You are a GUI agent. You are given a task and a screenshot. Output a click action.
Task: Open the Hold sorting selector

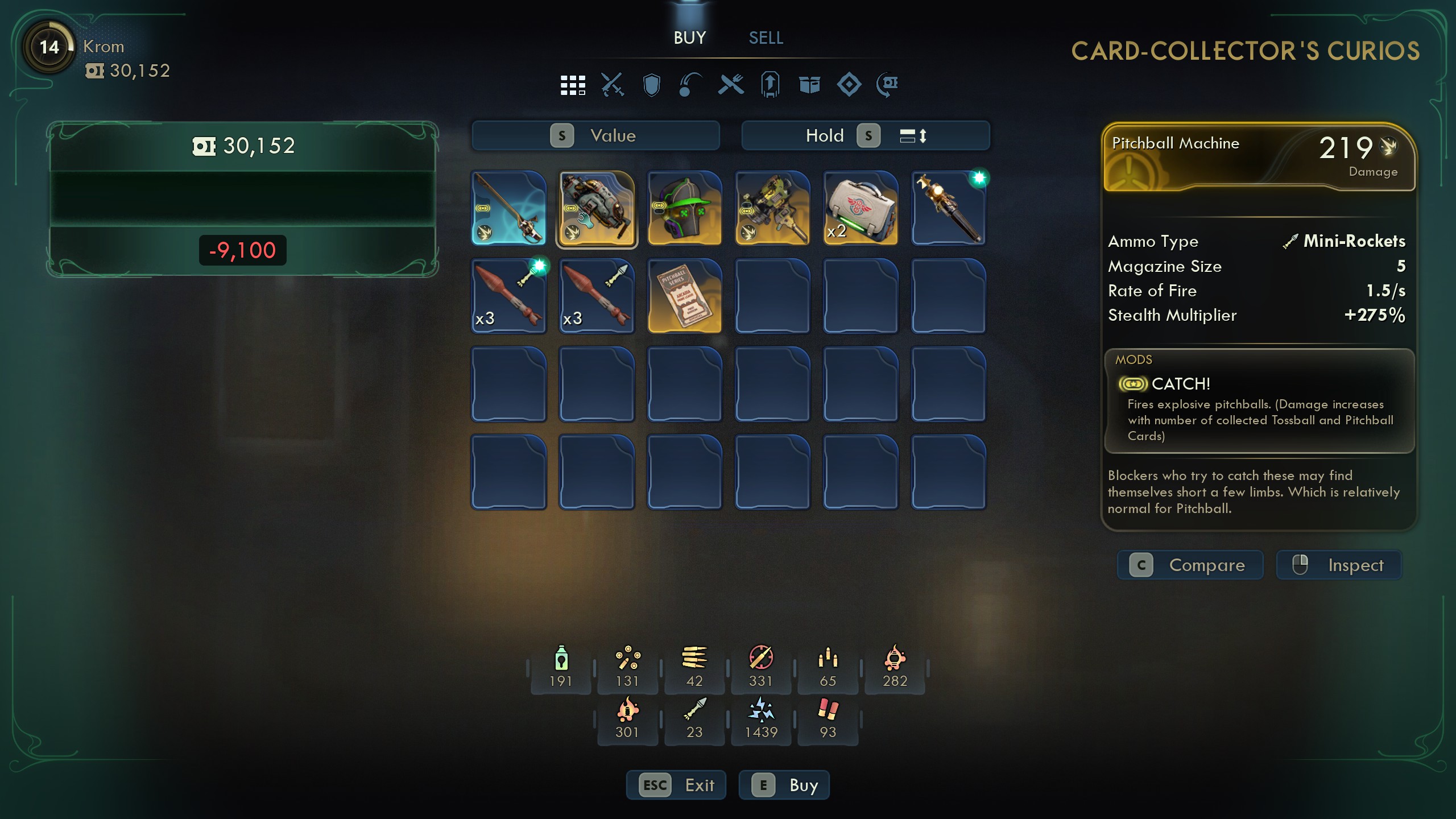click(x=825, y=135)
